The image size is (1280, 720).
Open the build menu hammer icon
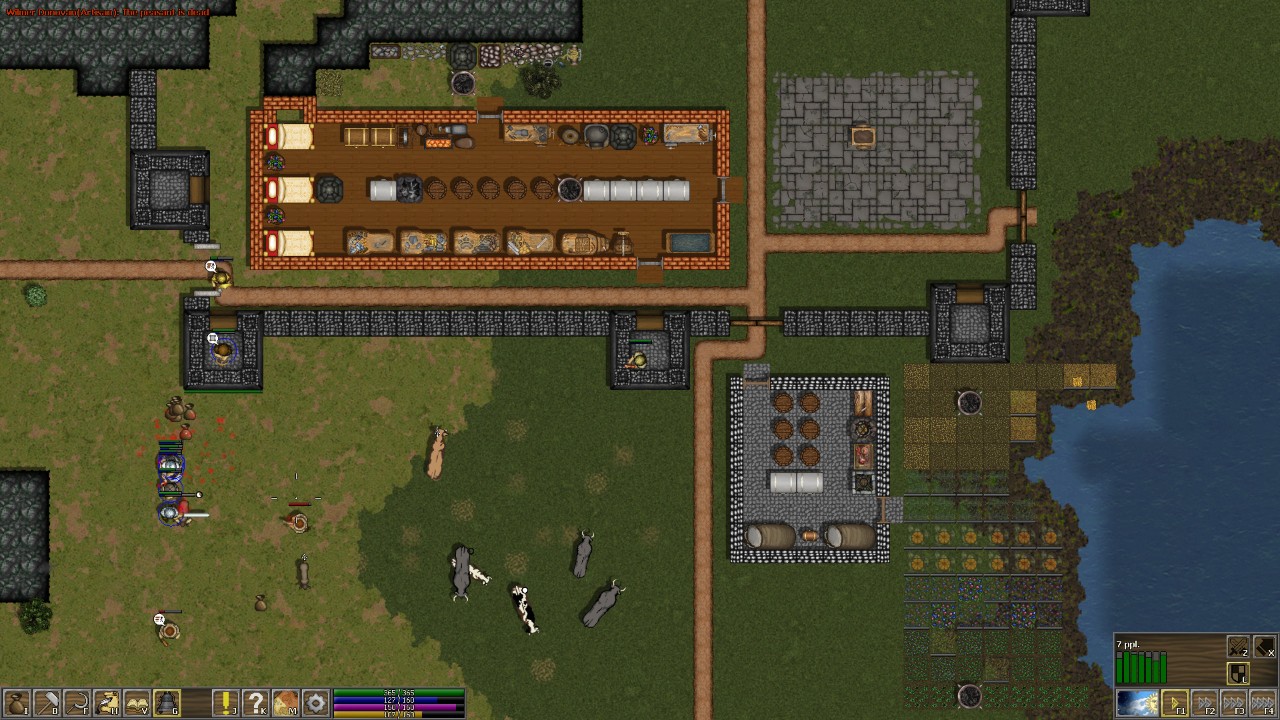pyautogui.click(x=49, y=702)
